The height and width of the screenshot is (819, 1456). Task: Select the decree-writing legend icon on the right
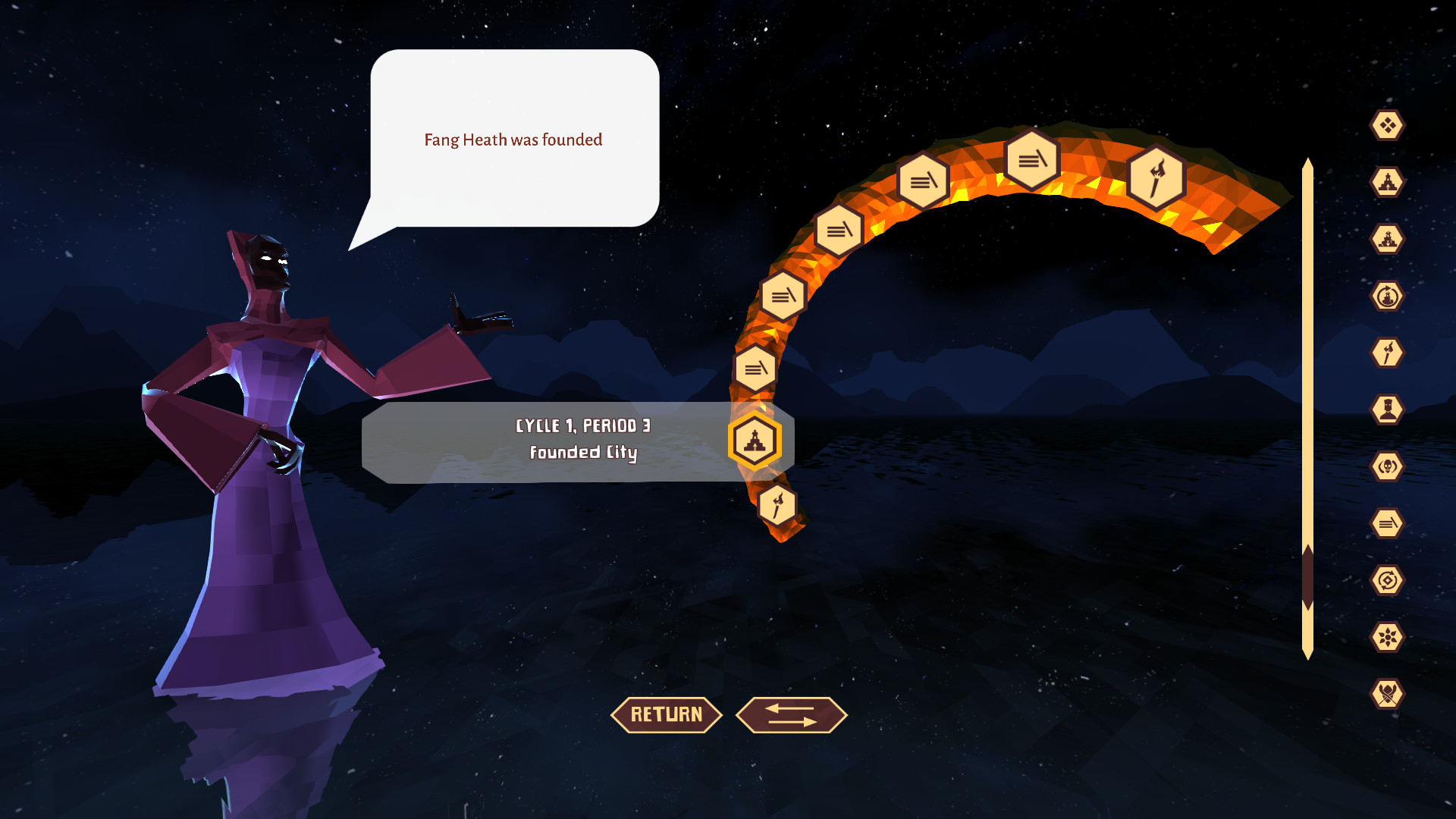pyautogui.click(x=1387, y=523)
